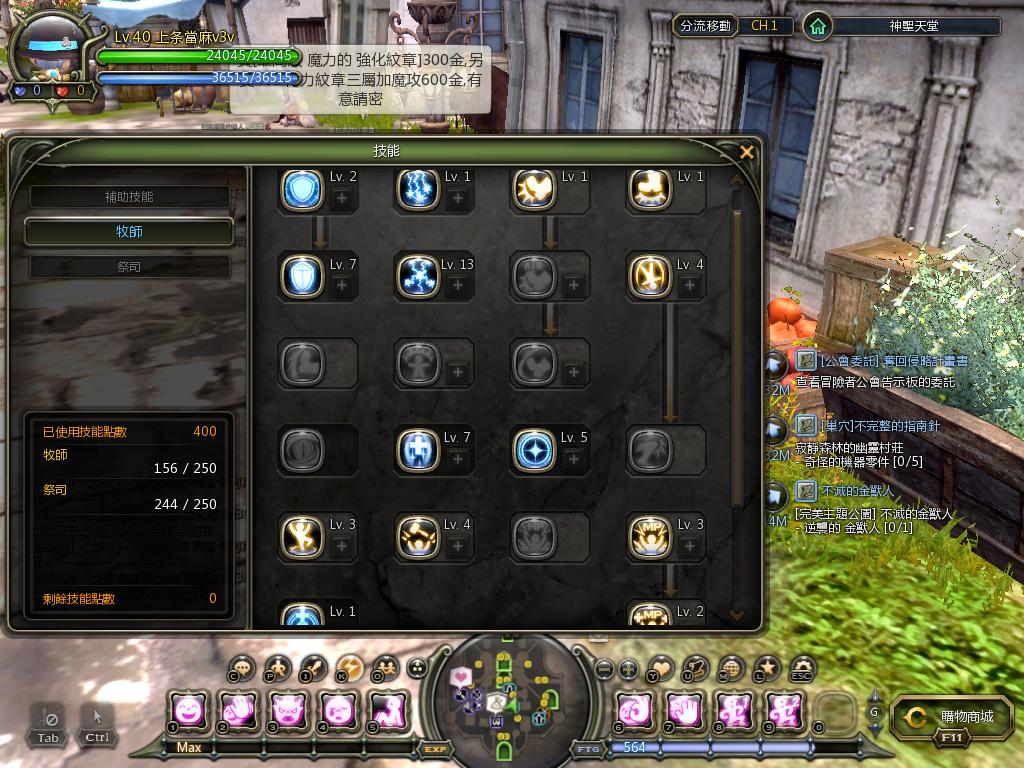The width and height of the screenshot is (1024, 768).
Task: Open the 分流移動 channel switcher
Action: point(704,26)
